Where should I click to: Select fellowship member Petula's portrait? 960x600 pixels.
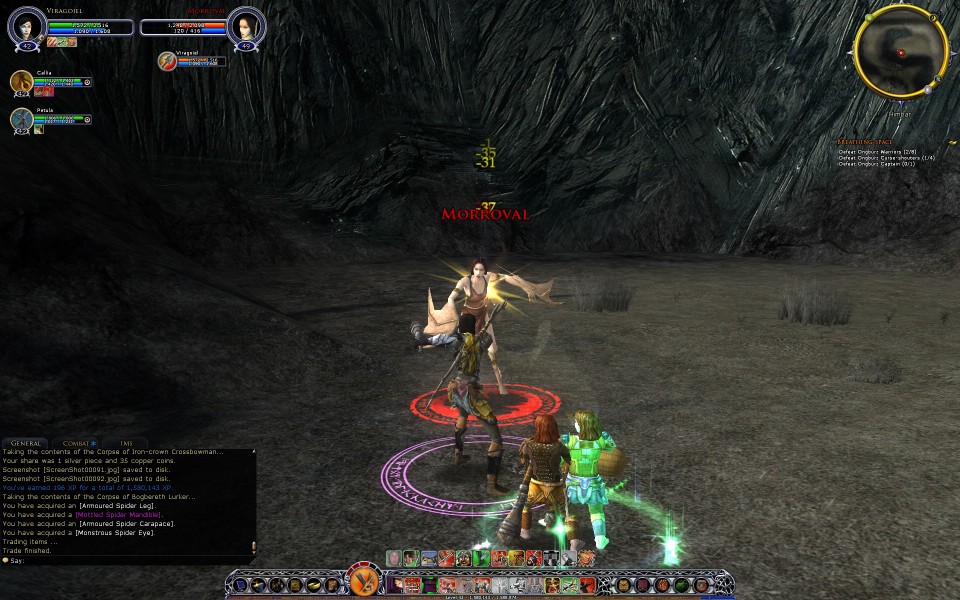click(21, 119)
